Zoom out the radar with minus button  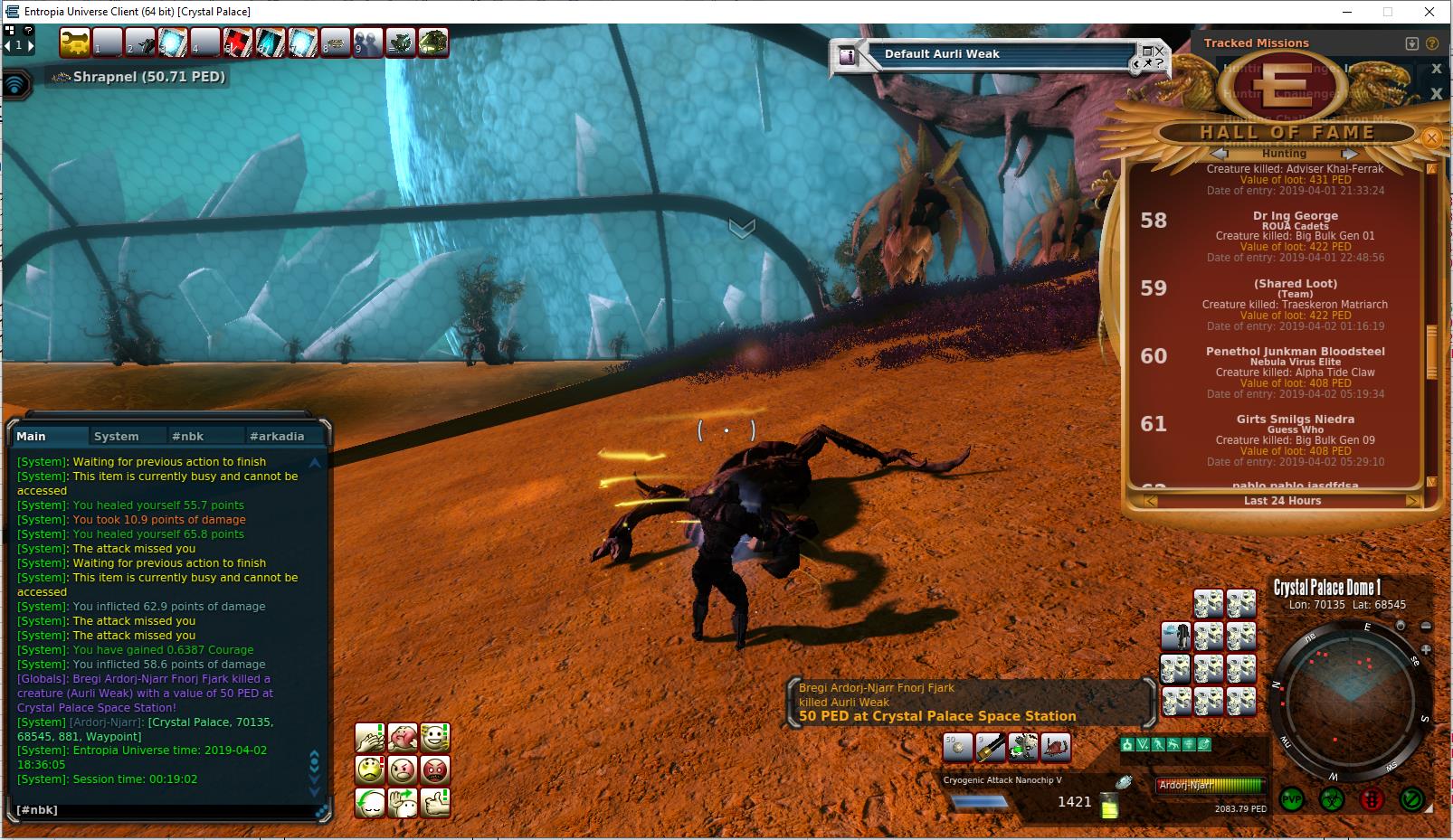click(x=1427, y=626)
